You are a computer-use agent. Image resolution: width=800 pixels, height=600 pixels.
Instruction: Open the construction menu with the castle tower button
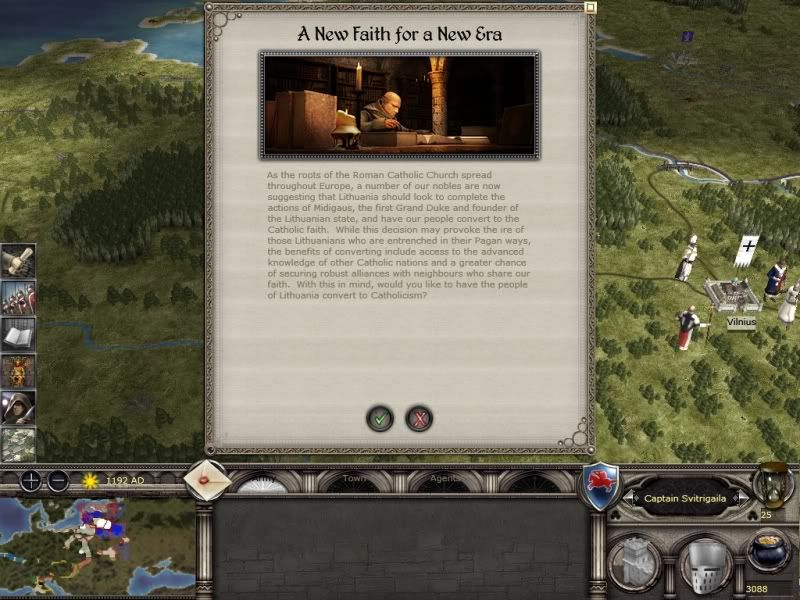[x=633, y=562]
